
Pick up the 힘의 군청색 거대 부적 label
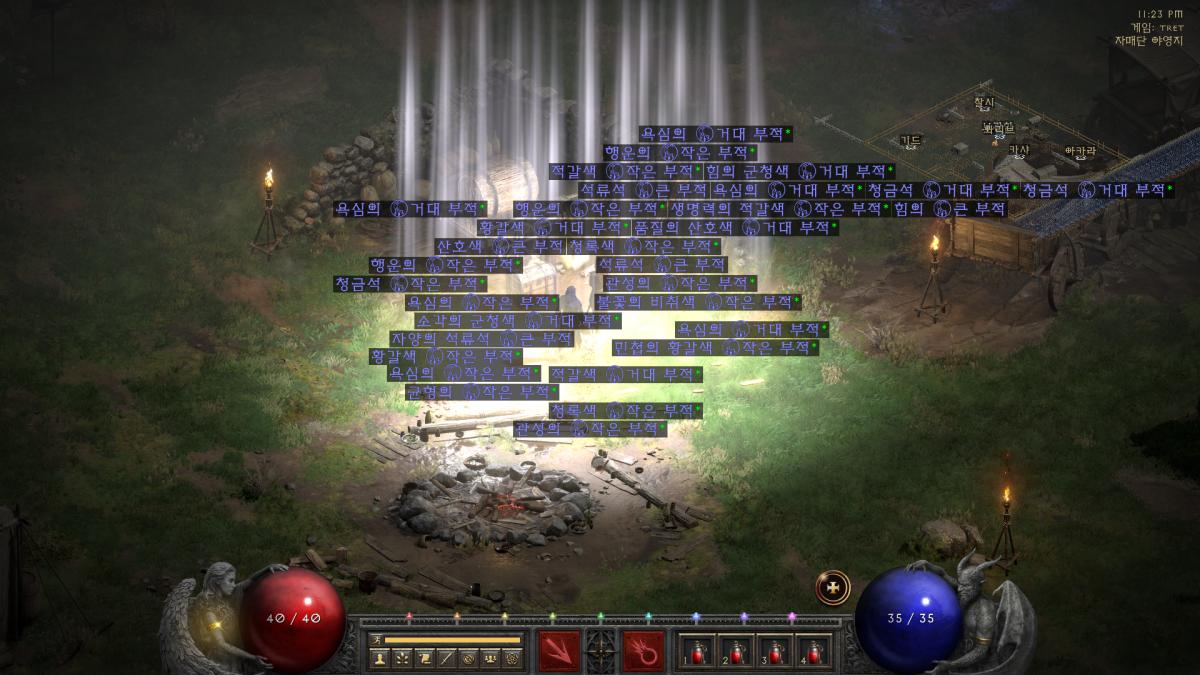click(799, 171)
